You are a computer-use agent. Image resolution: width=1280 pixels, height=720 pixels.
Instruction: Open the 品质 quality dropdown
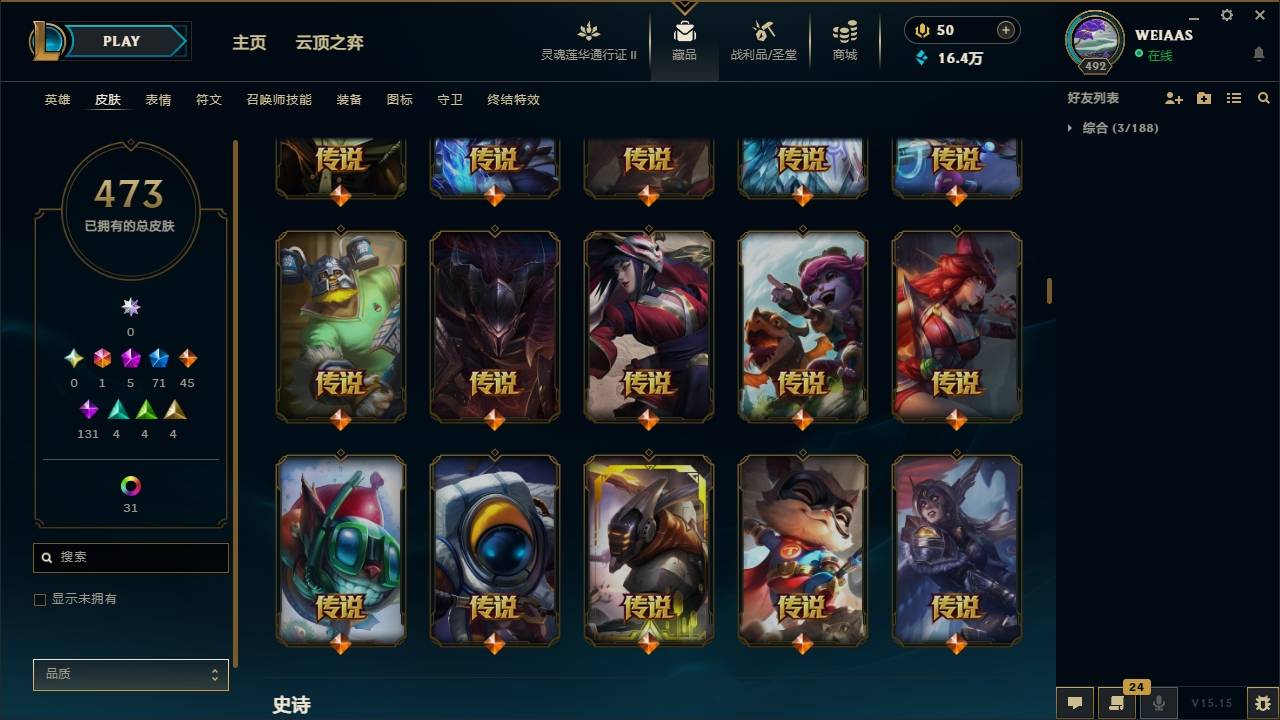coord(130,674)
